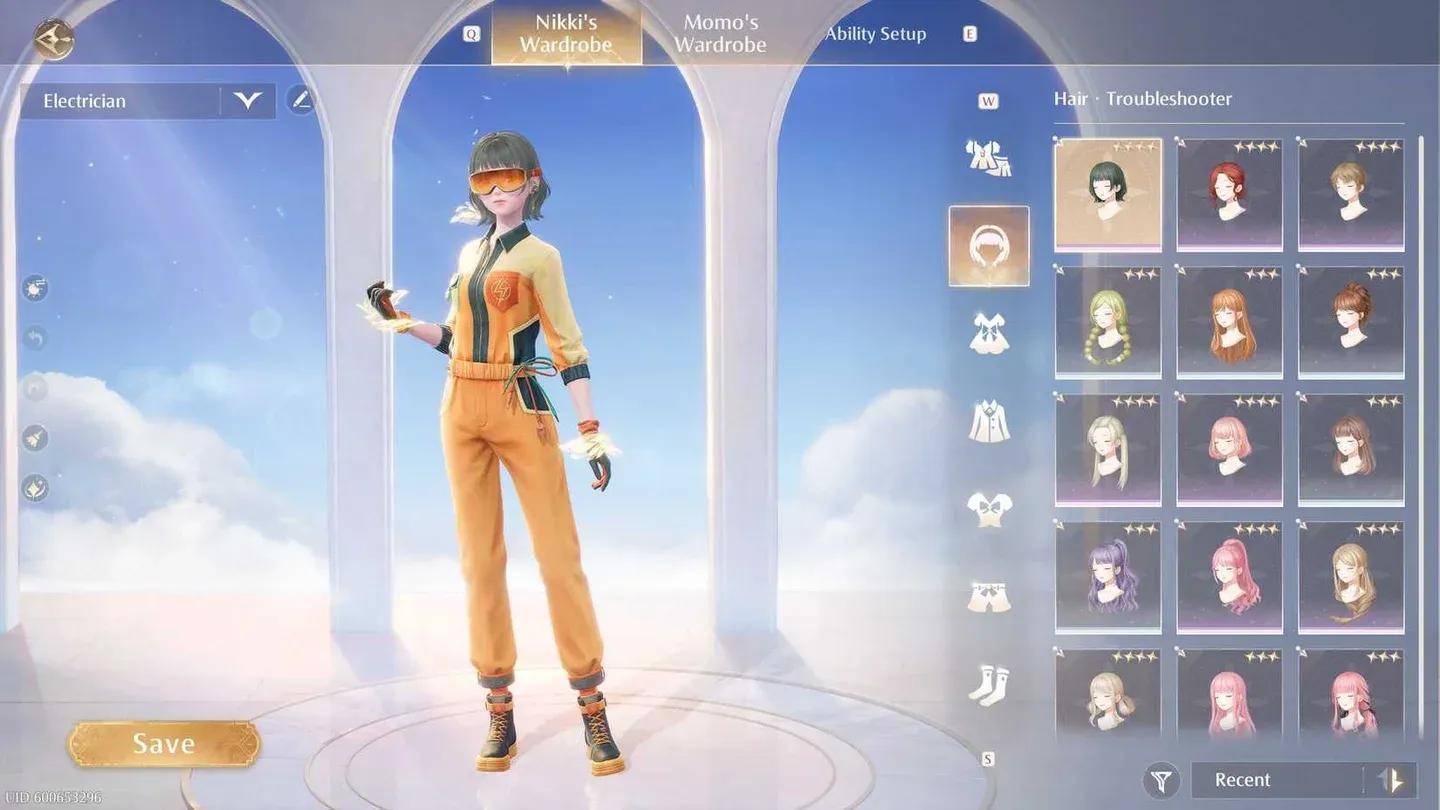Click the undo arrow on left side
This screenshot has height=810, width=1440.
point(35,338)
